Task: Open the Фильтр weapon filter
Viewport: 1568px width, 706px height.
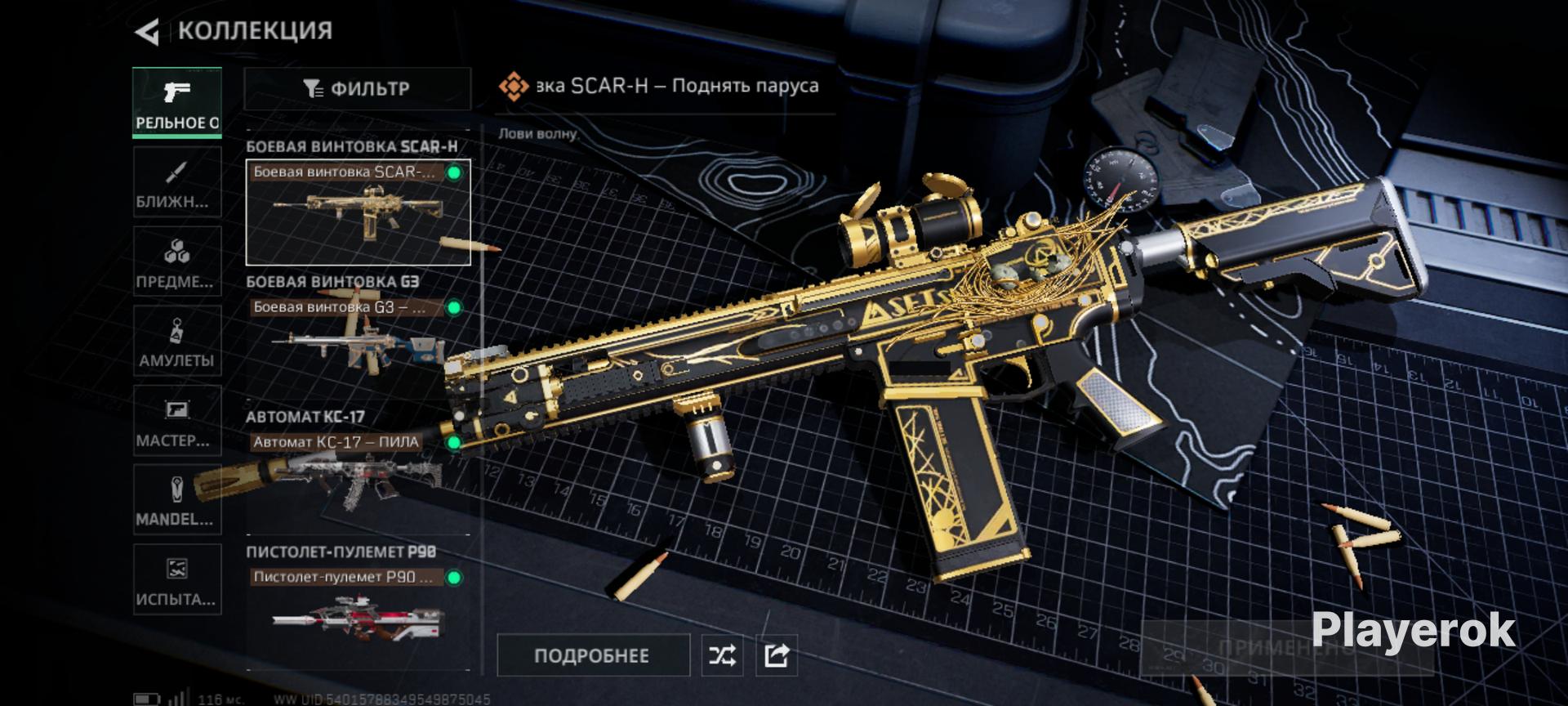Action: pos(357,88)
